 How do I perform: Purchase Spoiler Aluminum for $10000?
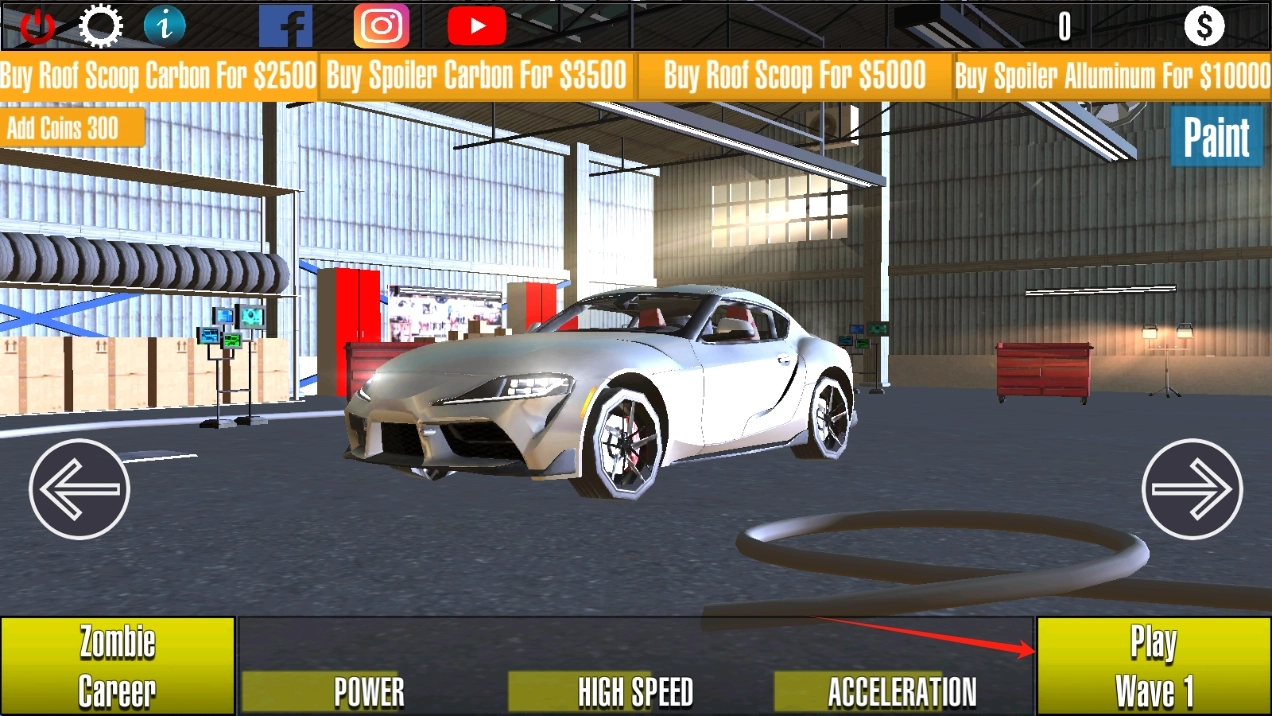tap(1112, 76)
